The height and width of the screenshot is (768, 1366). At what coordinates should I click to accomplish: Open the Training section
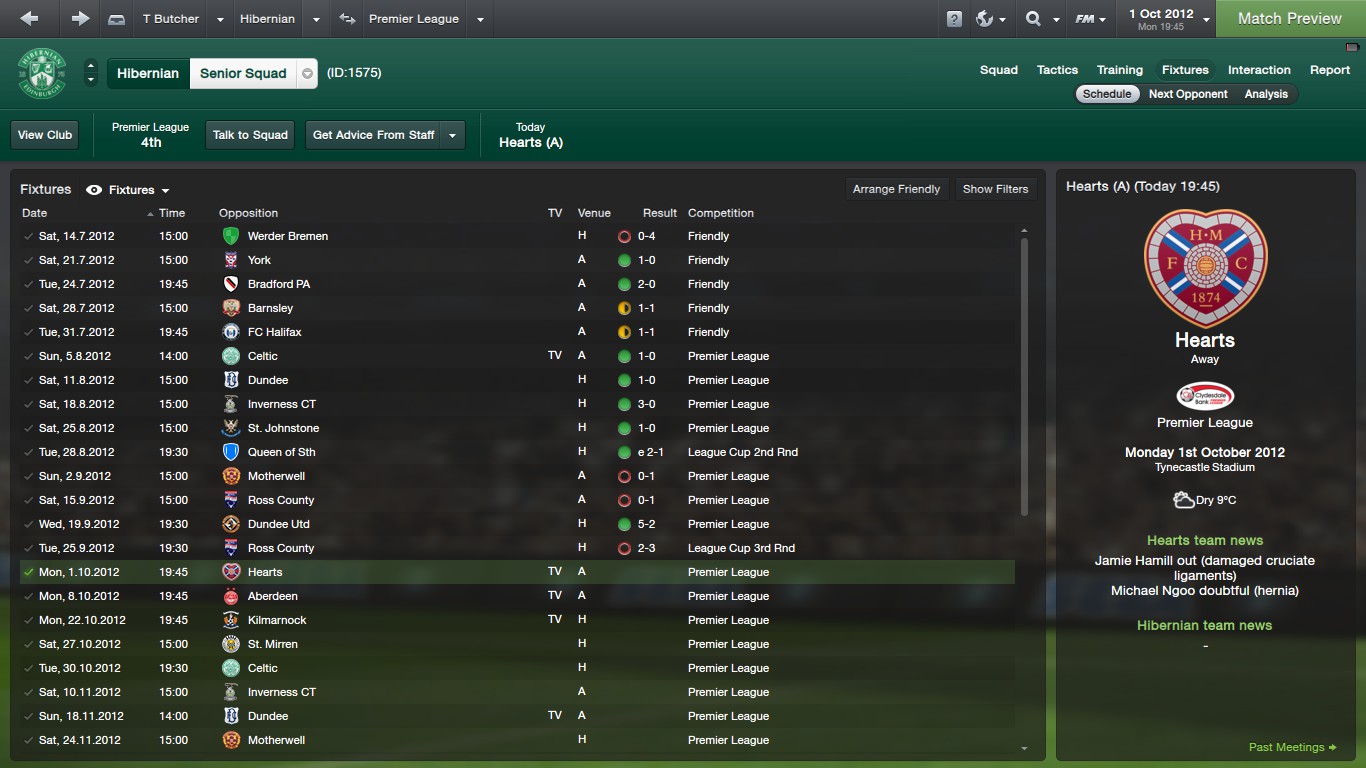[1119, 70]
